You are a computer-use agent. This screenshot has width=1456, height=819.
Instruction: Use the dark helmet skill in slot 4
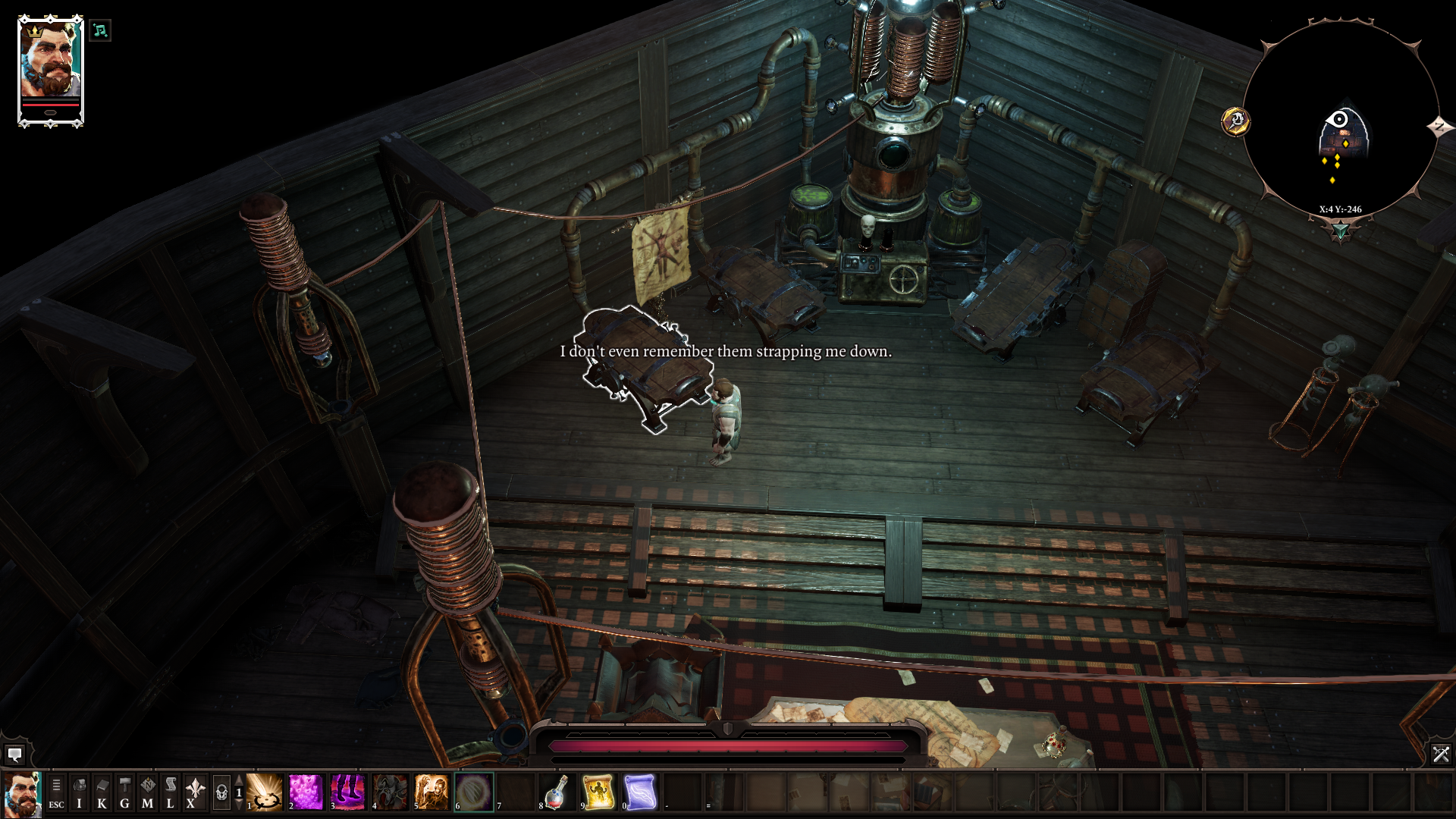pos(390,792)
